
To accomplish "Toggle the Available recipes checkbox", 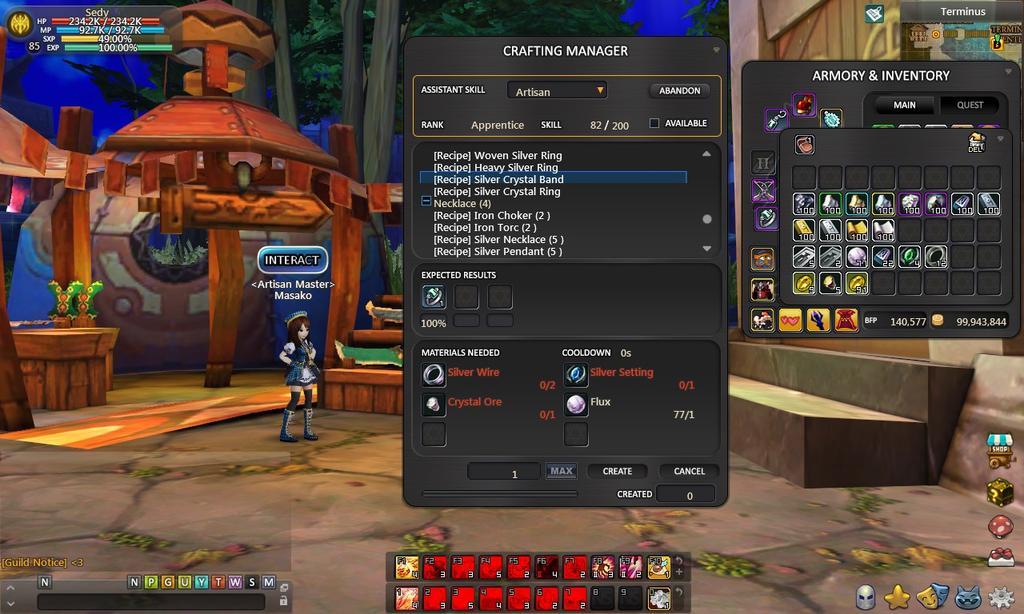I will point(655,124).
